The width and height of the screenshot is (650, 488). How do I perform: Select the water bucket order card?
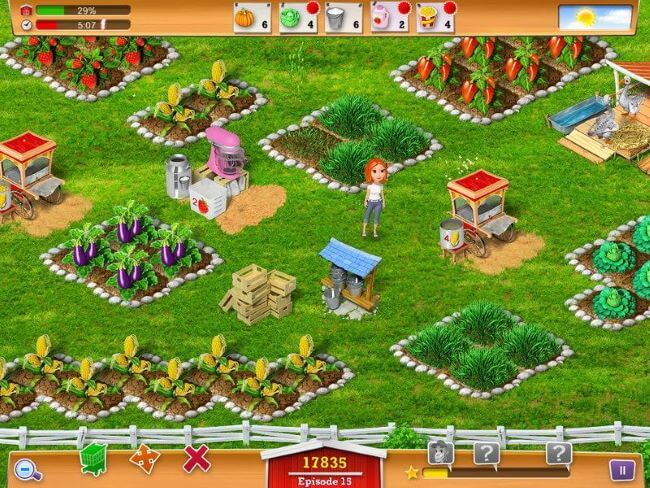click(x=341, y=17)
